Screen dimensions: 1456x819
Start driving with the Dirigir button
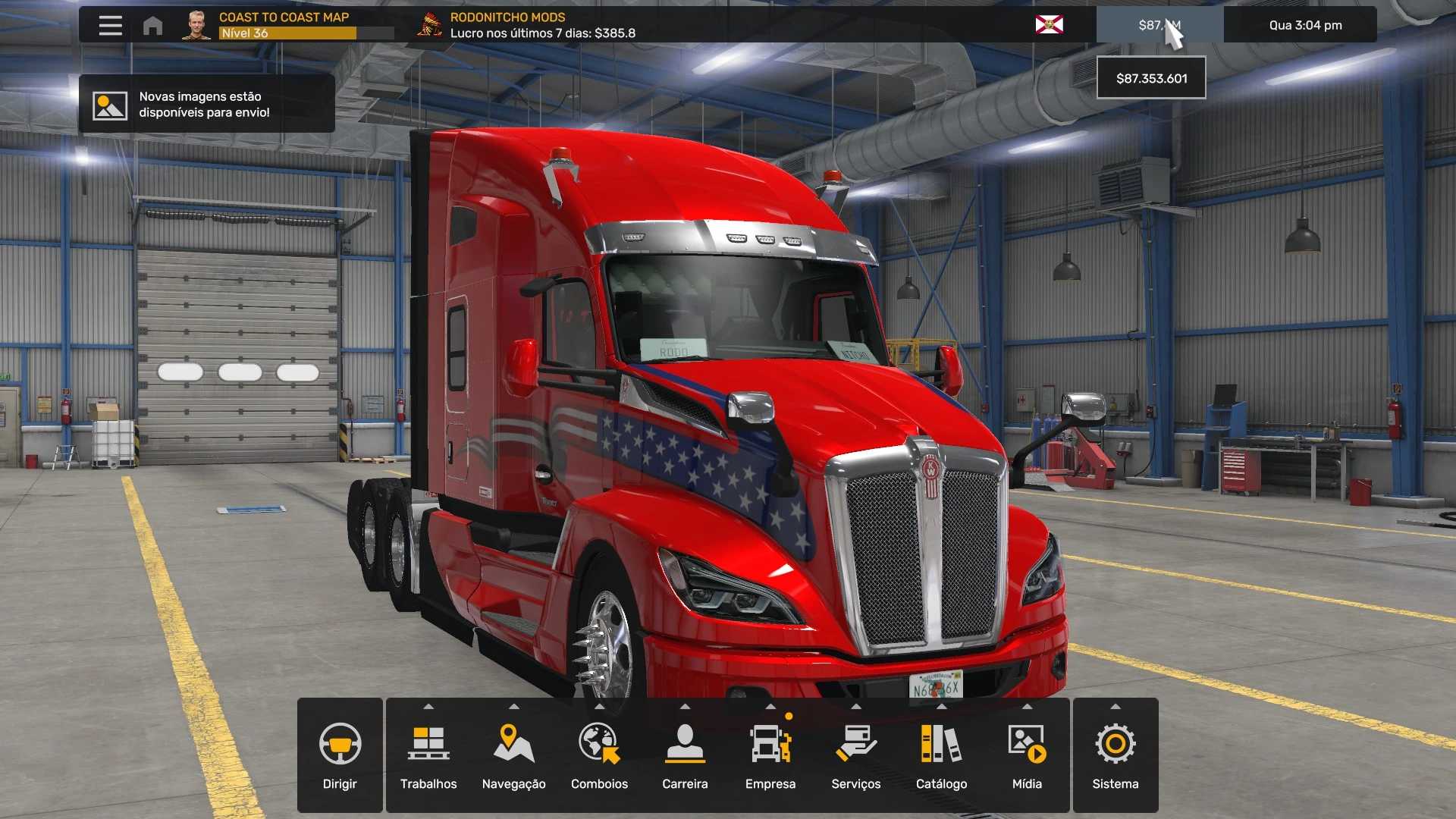point(340,755)
